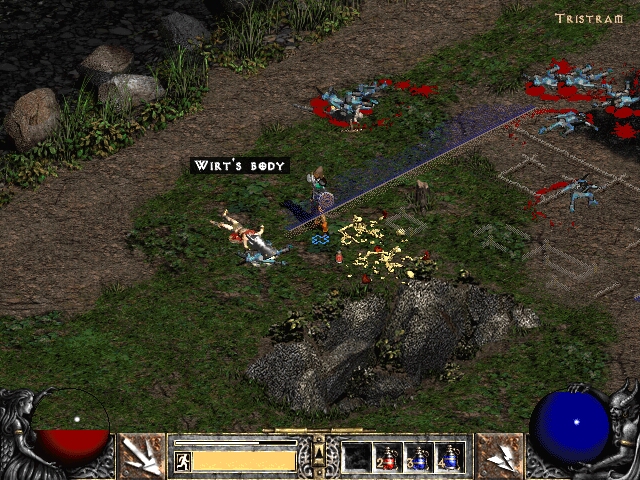This screenshot has width=640, height=480.
Task: Use the red healing potion in belt
Action: pyautogui.click(x=388, y=458)
